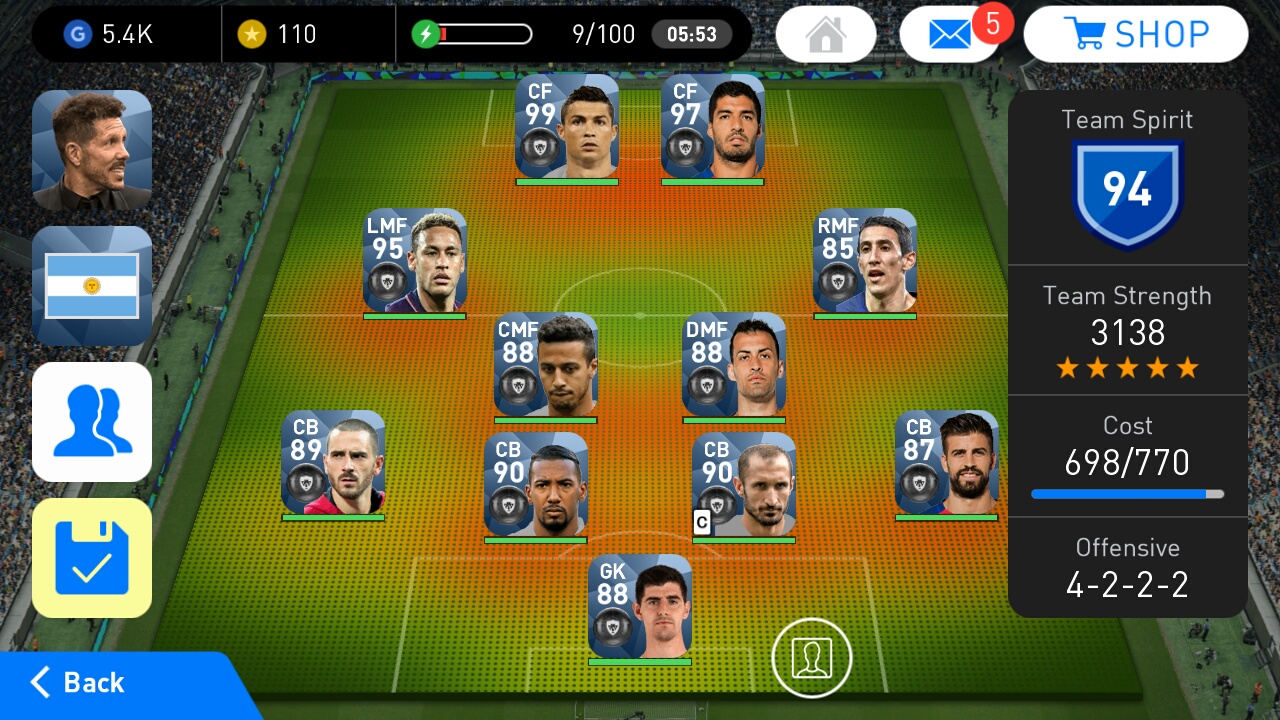
Task: Tap the player card icon at bottom center
Action: pos(812,658)
